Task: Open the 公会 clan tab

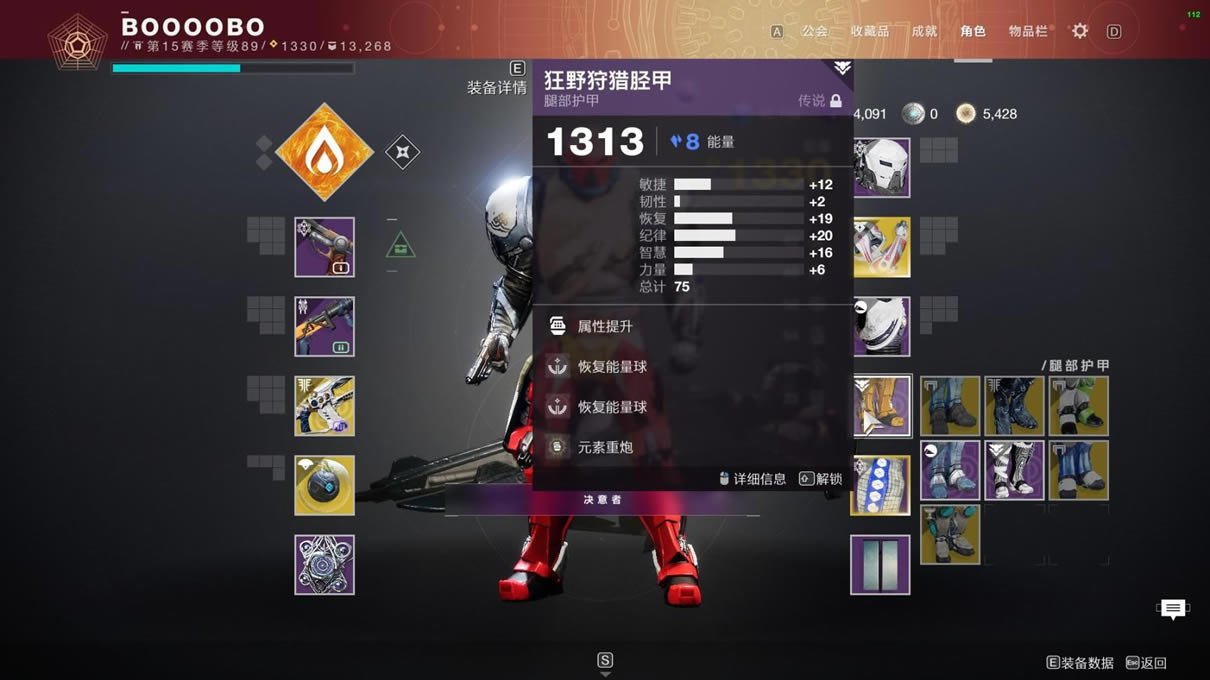Action: pyautogui.click(x=814, y=31)
